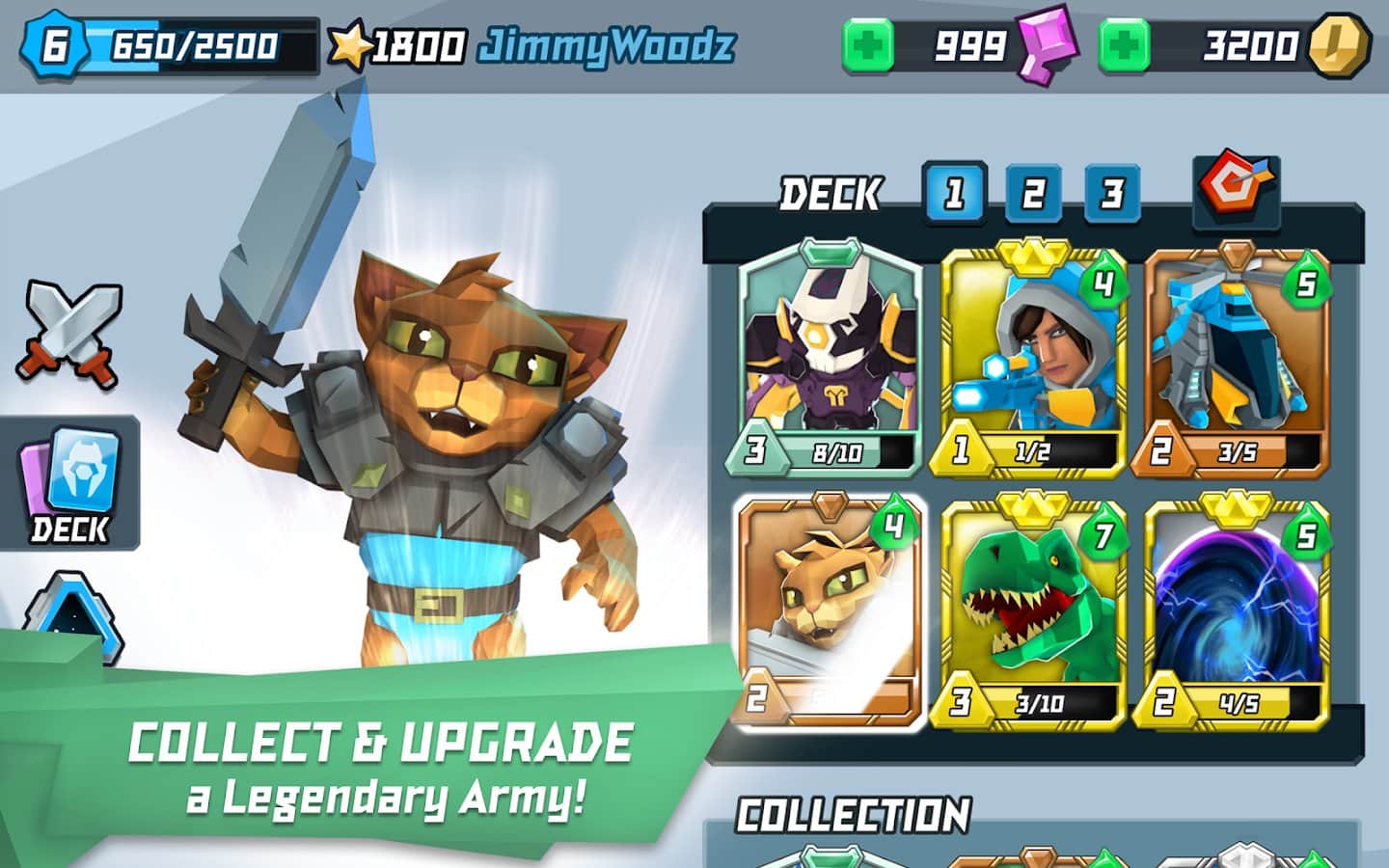Switch to deck slot 3
The height and width of the screenshot is (868, 1389).
(1112, 194)
